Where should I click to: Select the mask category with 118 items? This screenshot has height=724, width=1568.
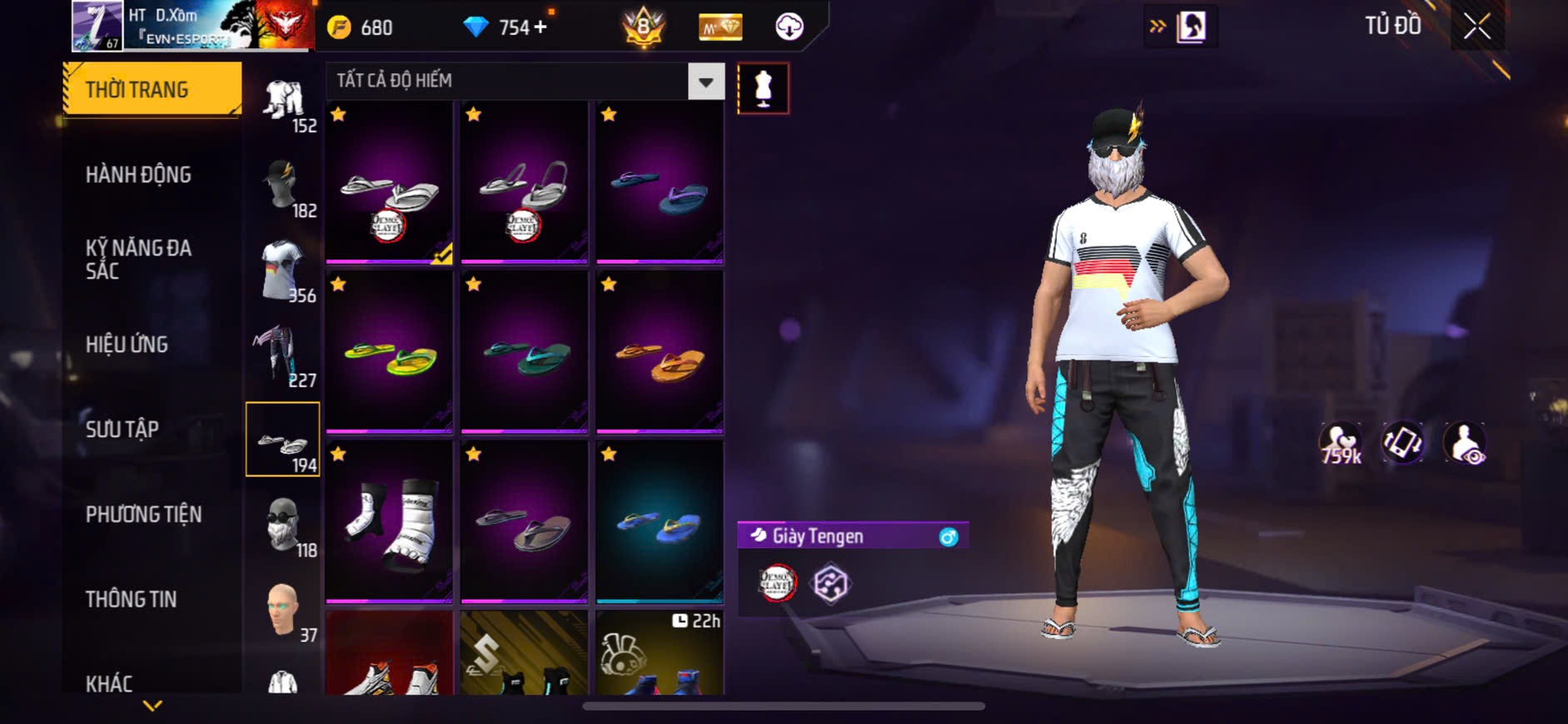pyautogui.click(x=283, y=526)
